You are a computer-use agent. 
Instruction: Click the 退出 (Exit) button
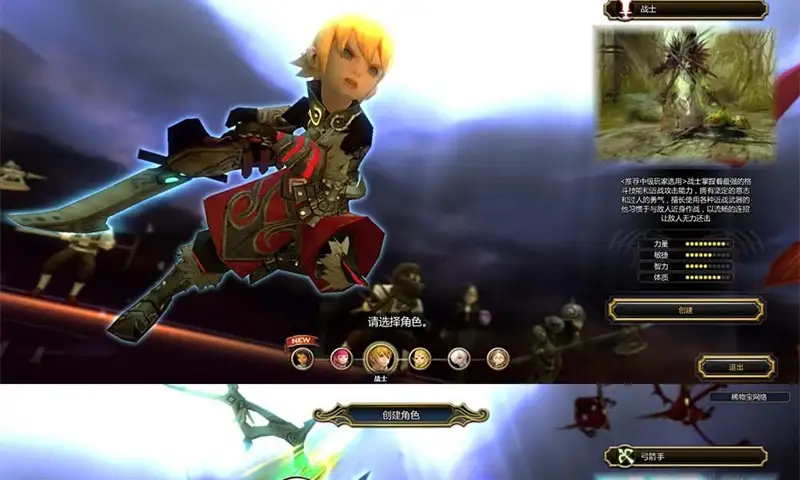736,367
